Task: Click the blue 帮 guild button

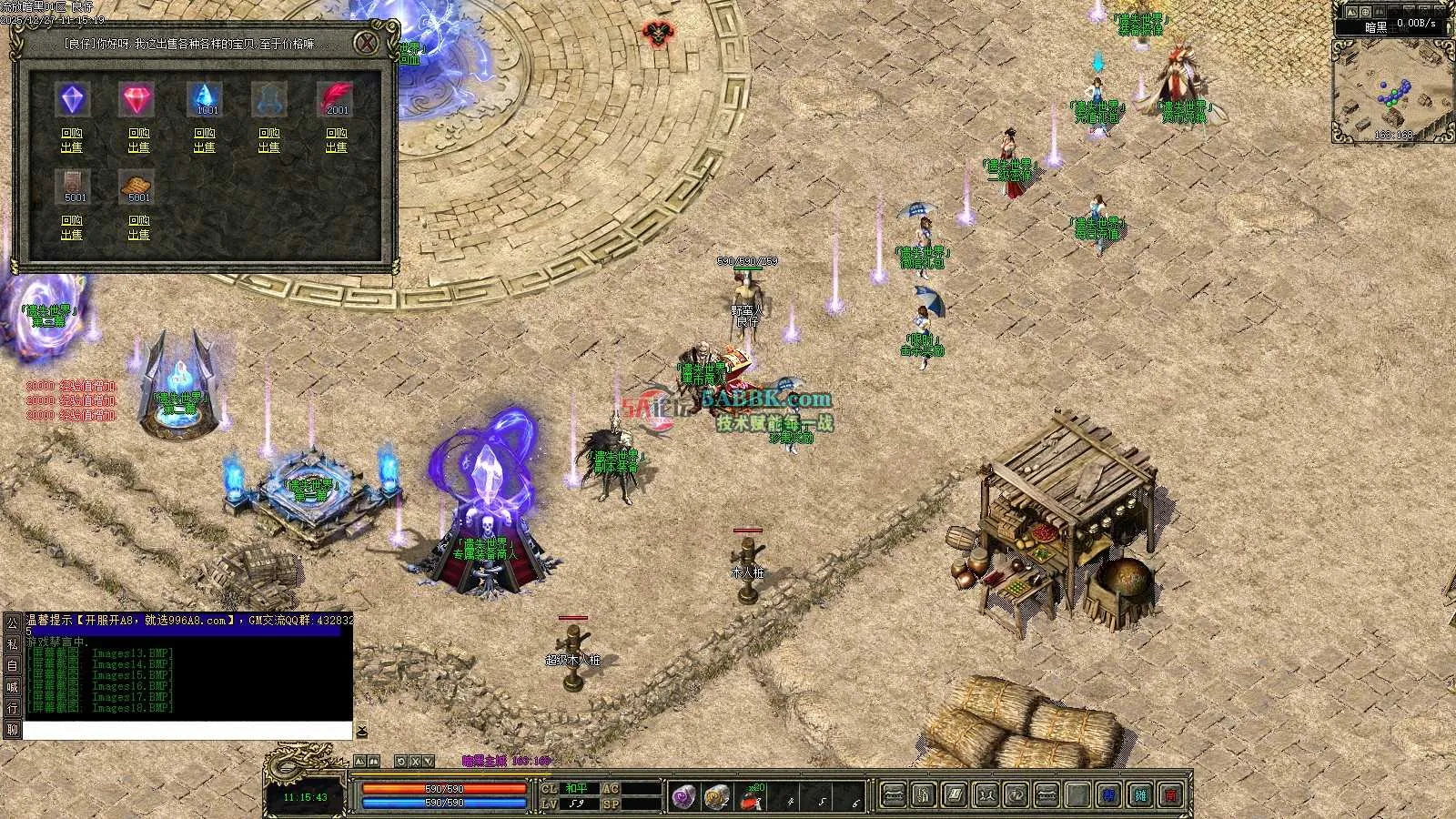Action: (1109, 796)
